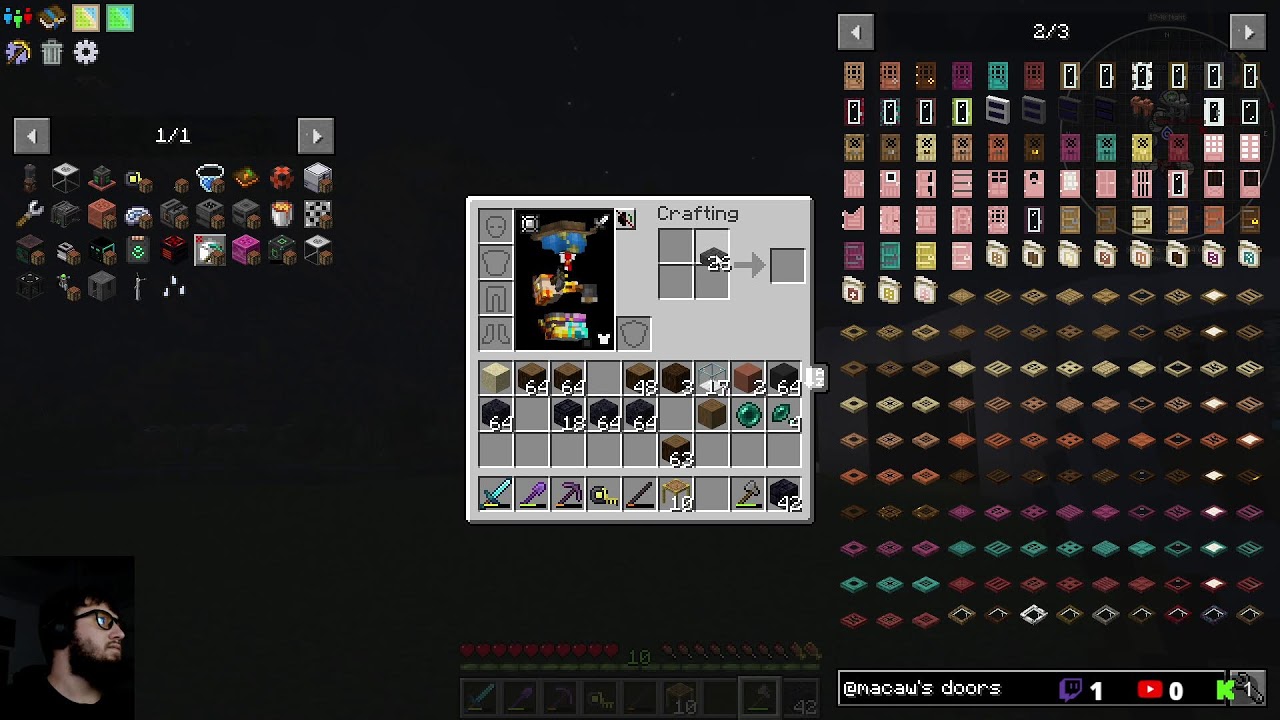Go to previous JEI item page
Screen dimensions: 1280x720
855,32
